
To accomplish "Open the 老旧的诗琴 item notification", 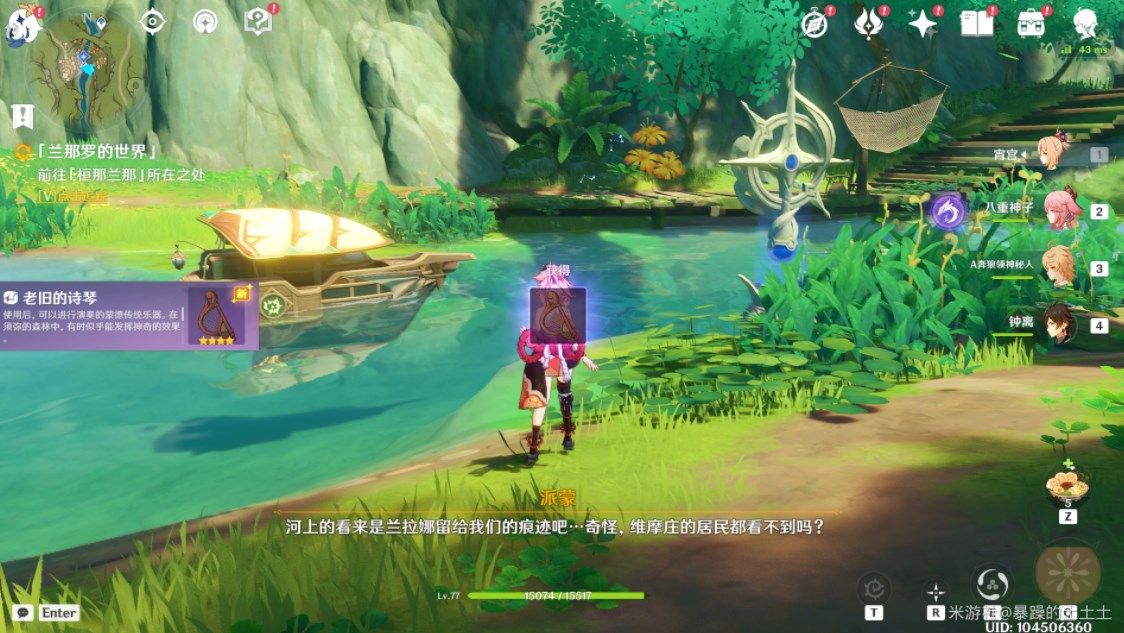I will (128, 315).
